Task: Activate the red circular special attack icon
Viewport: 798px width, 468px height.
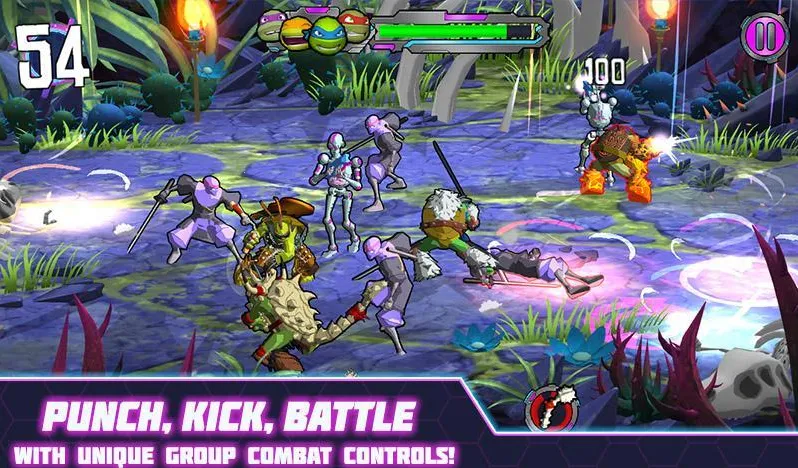Action: (x=548, y=409)
